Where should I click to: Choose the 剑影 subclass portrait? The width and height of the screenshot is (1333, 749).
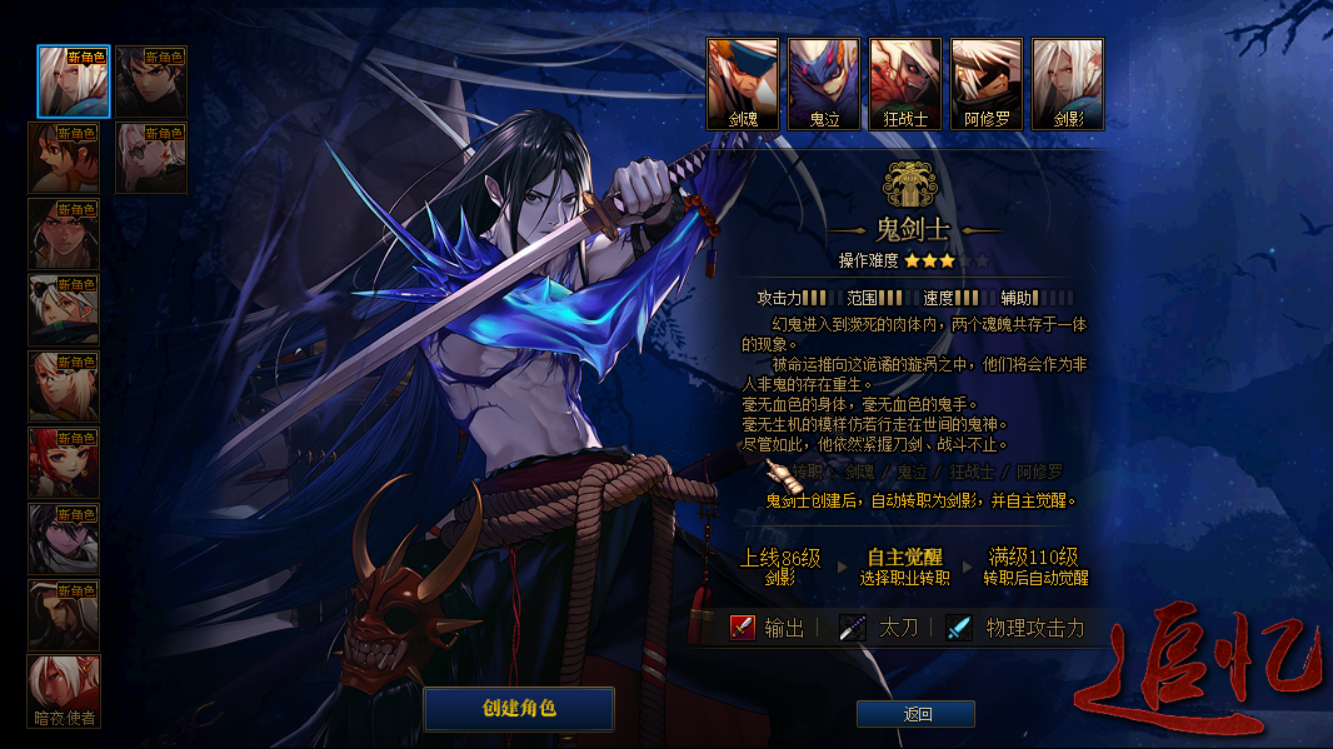pos(1067,84)
